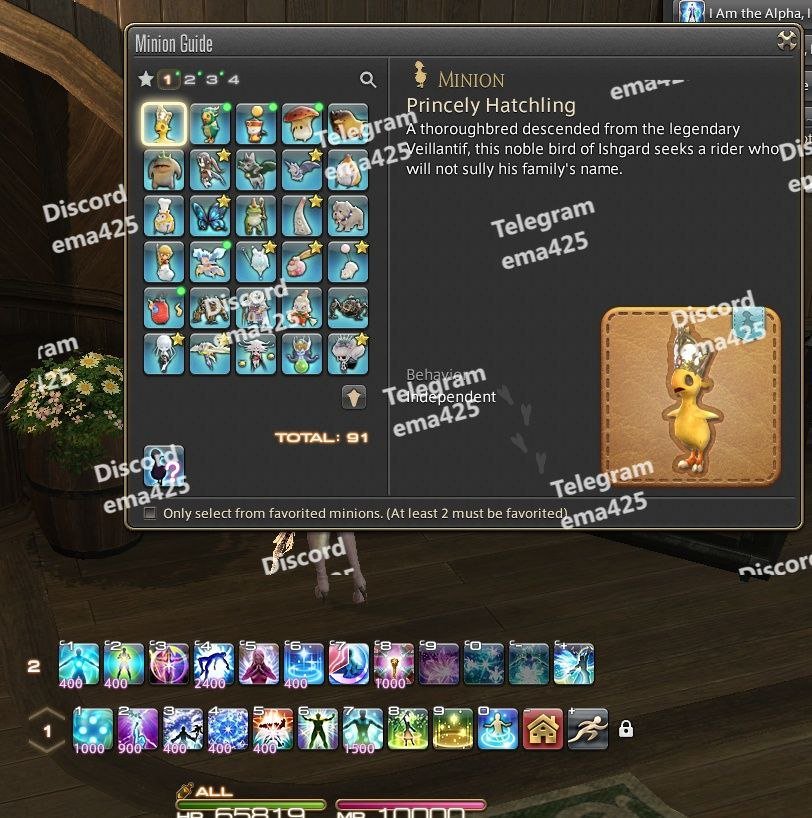Screen dimensions: 812x818
Task: Switch to minion page 3
Action: [x=211, y=79]
